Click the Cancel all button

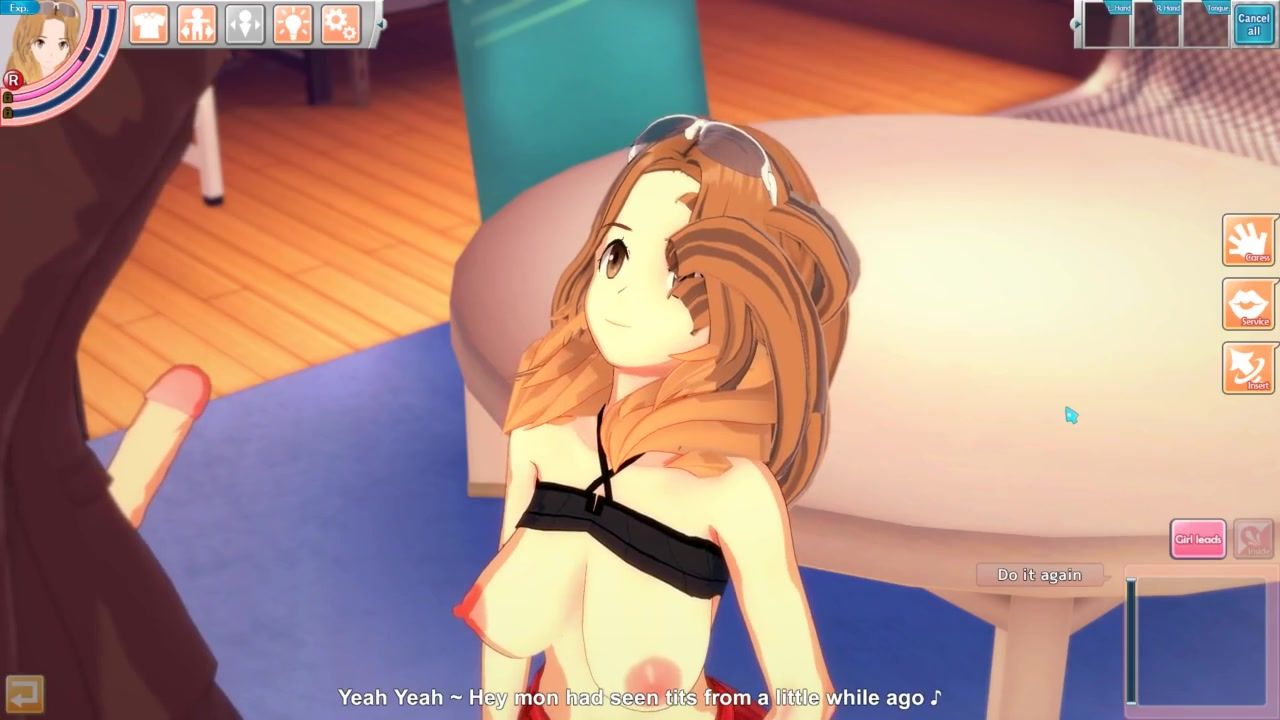[x=1253, y=24]
